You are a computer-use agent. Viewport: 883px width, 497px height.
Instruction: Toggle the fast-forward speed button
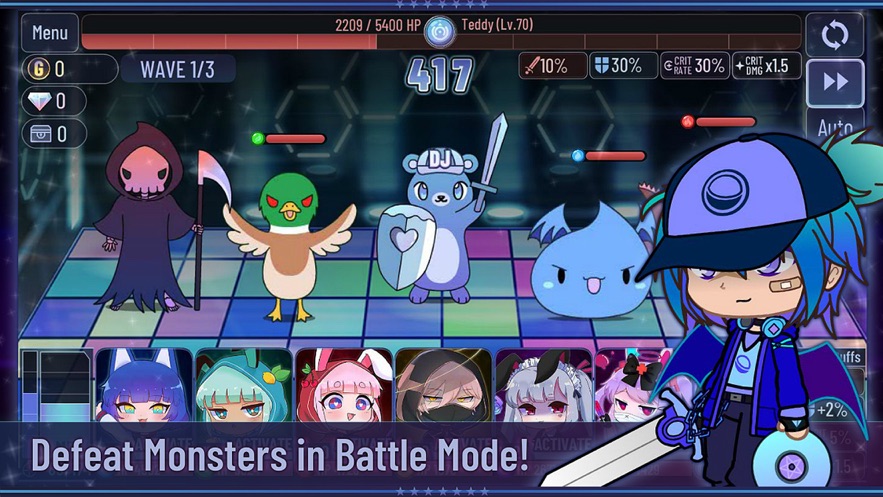pyautogui.click(x=834, y=83)
